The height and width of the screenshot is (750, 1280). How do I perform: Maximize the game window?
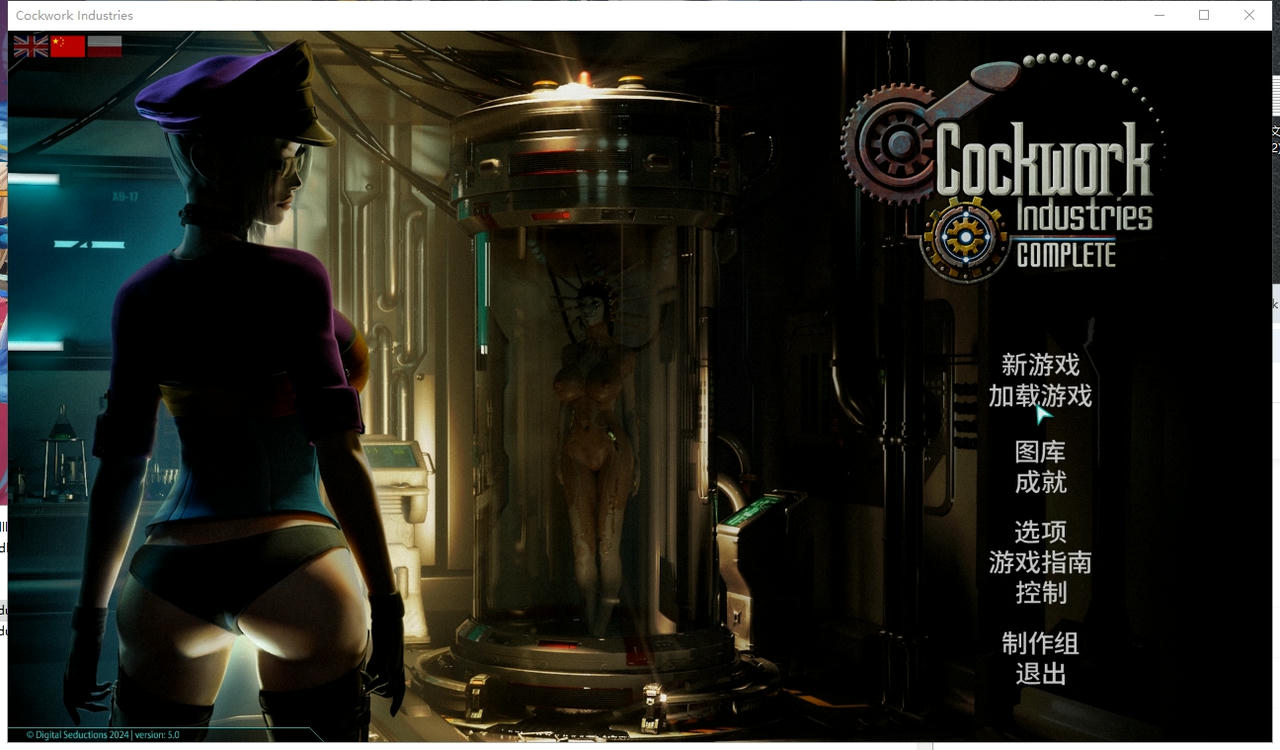1204,15
